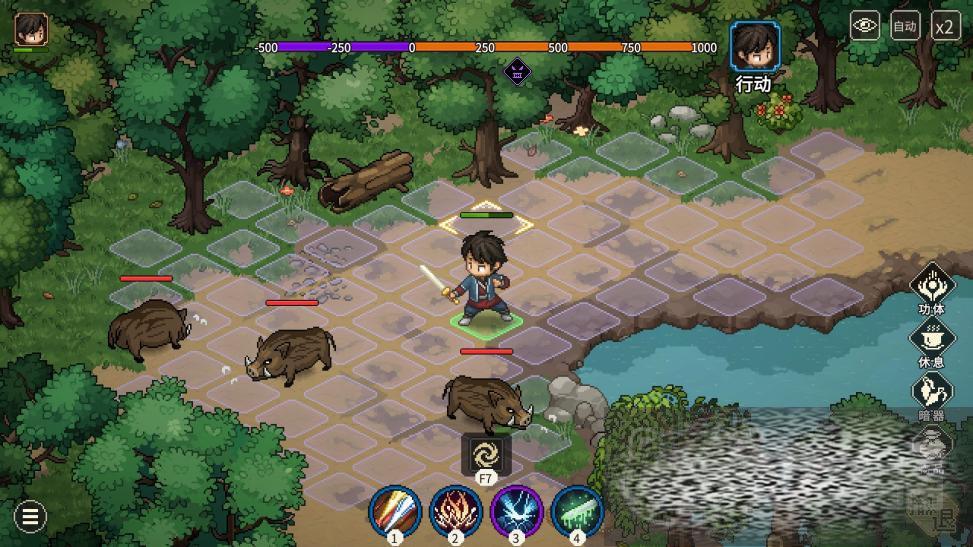The height and width of the screenshot is (547, 973).
Task: Enable auto battle with the 自动 button
Action: coord(905,27)
